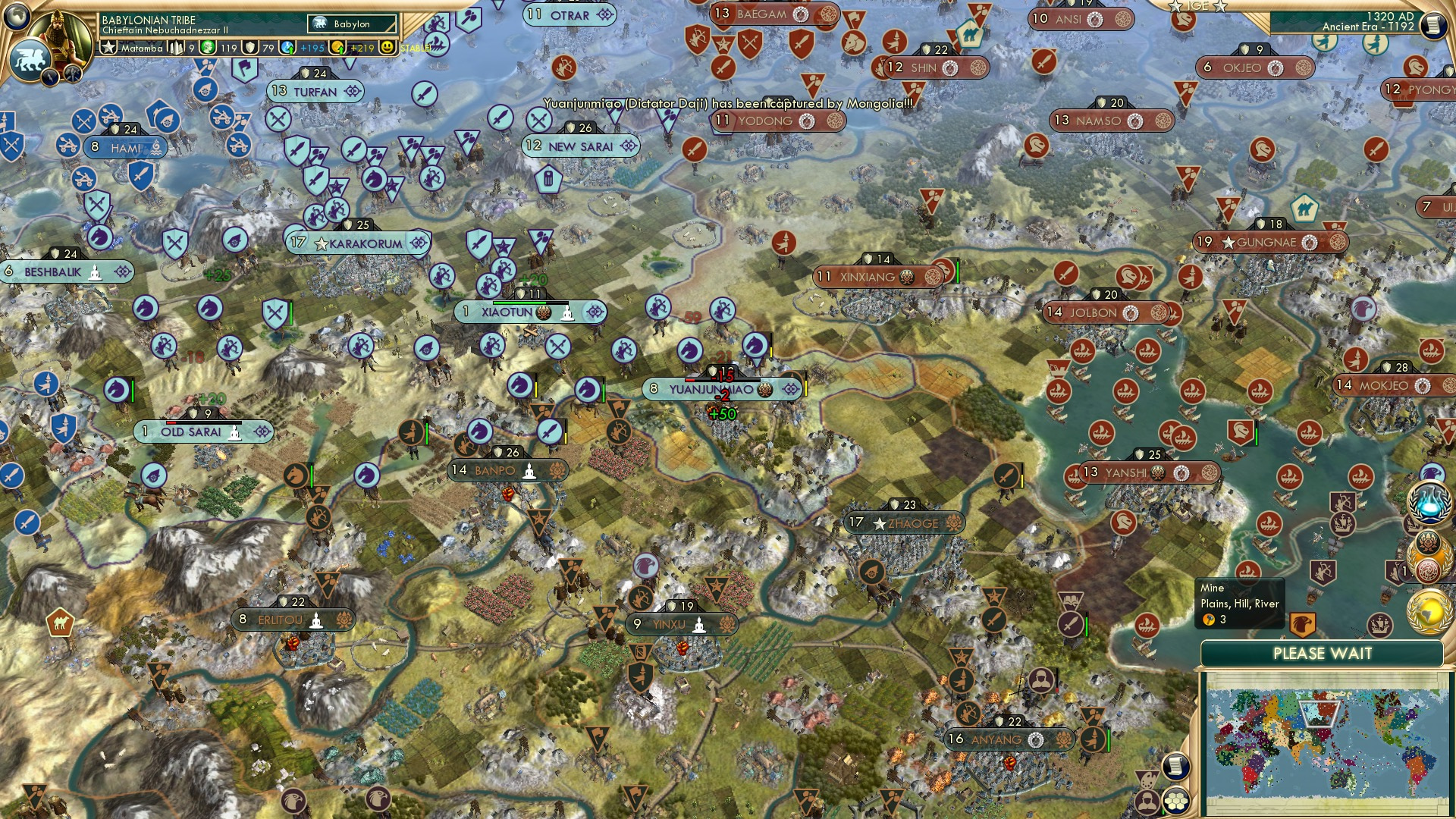Click the STABLE happiness smiley indicator

387,47
